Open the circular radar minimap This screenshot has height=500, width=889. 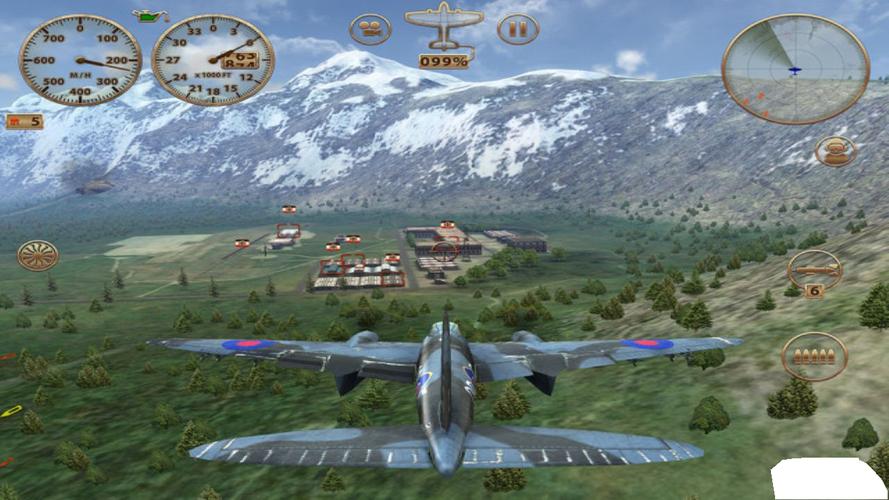(x=795, y=69)
